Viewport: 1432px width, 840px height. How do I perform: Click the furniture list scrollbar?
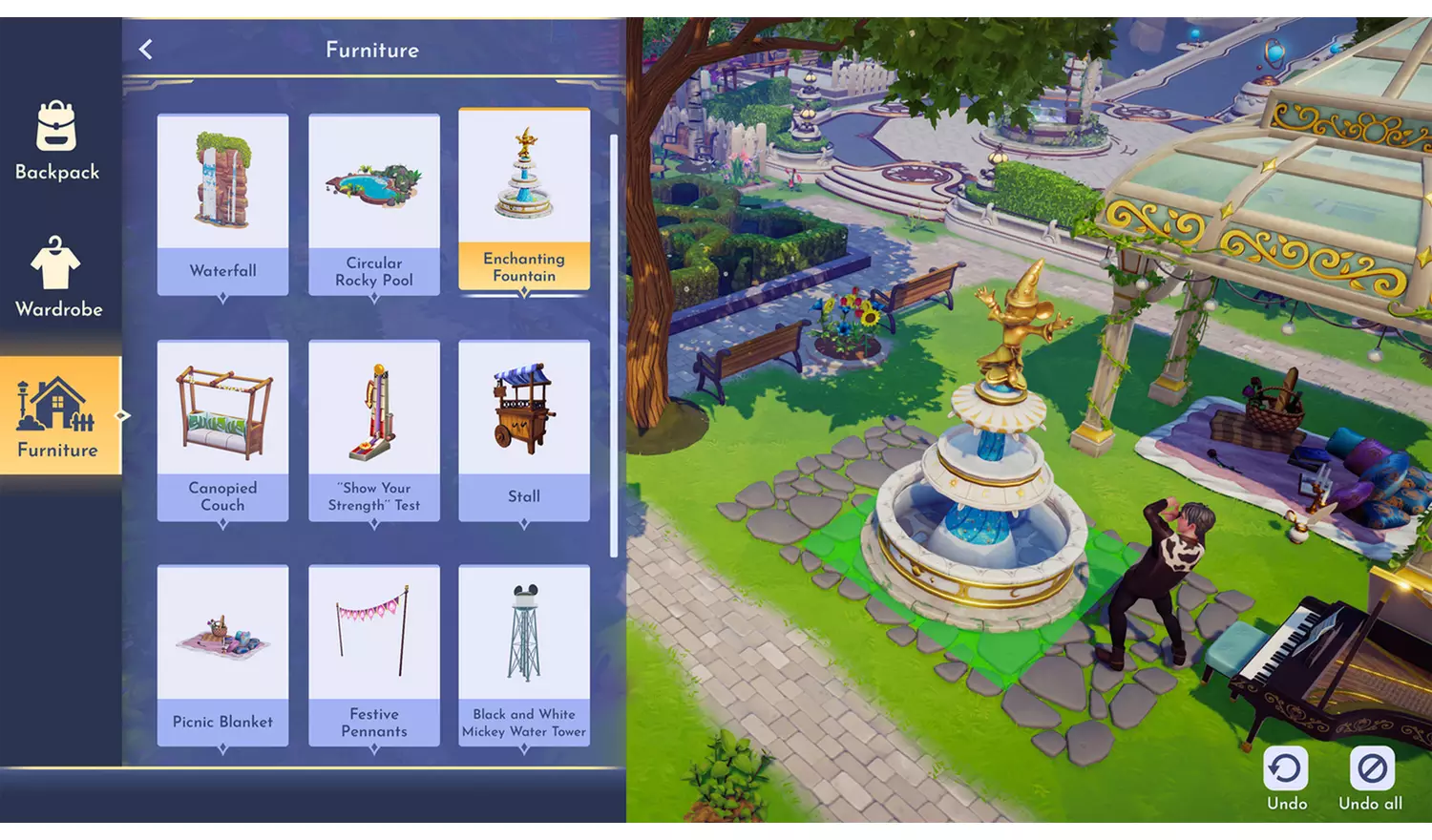click(x=613, y=344)
